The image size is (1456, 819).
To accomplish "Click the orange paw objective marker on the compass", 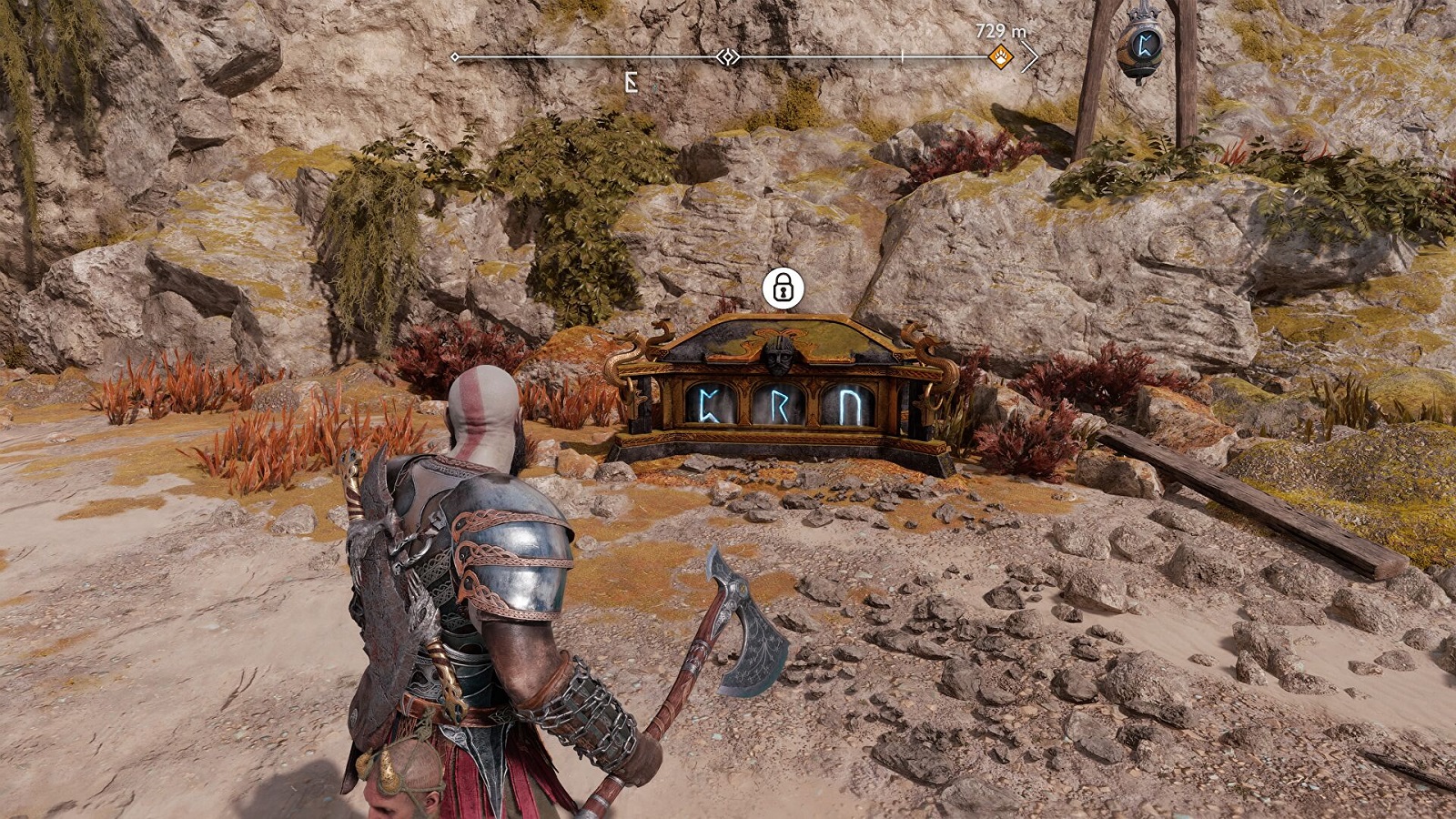I will coord(1001,56).
